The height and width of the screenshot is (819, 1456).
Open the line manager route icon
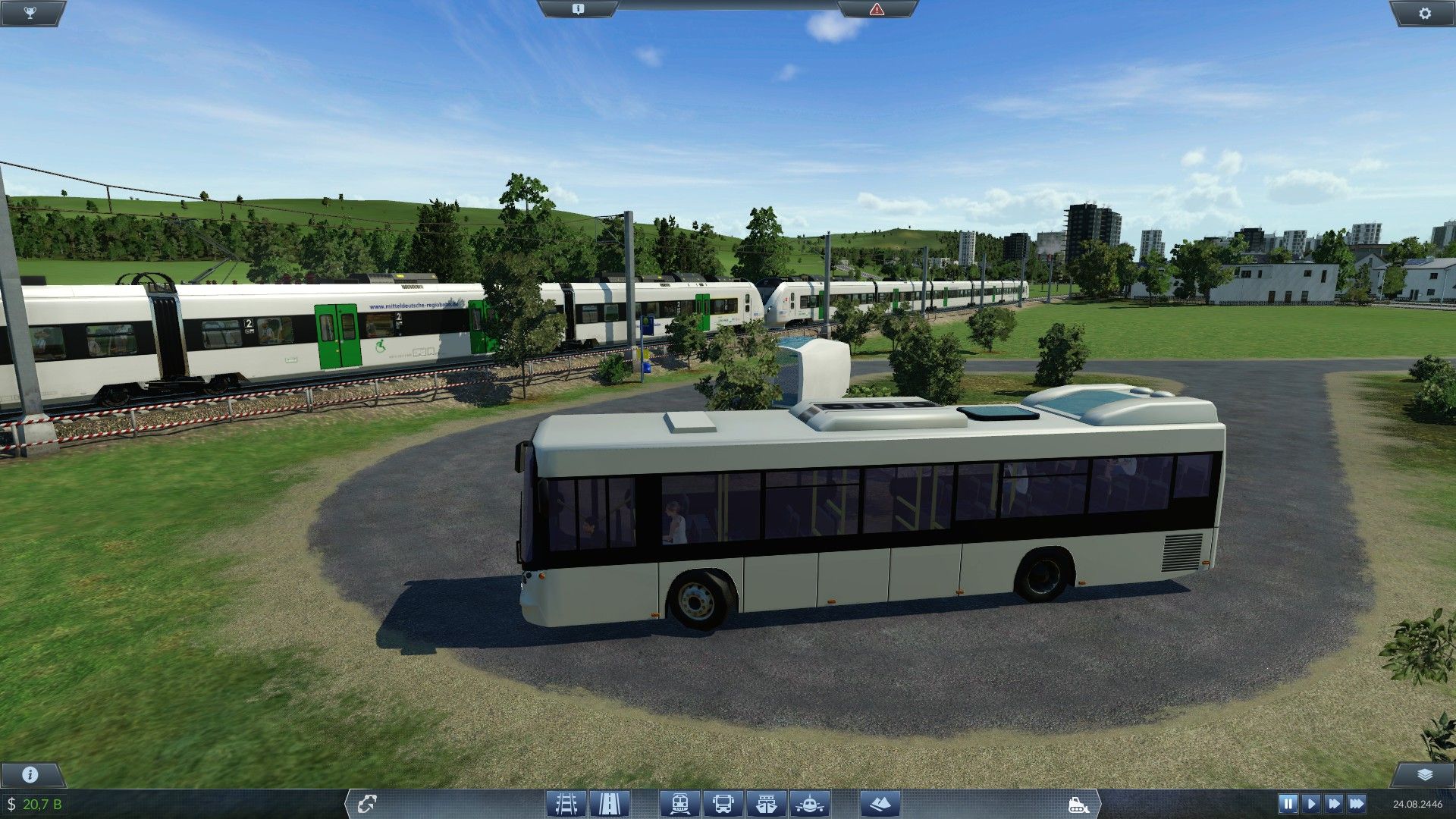pyautogui.click(x=367, y=803)
